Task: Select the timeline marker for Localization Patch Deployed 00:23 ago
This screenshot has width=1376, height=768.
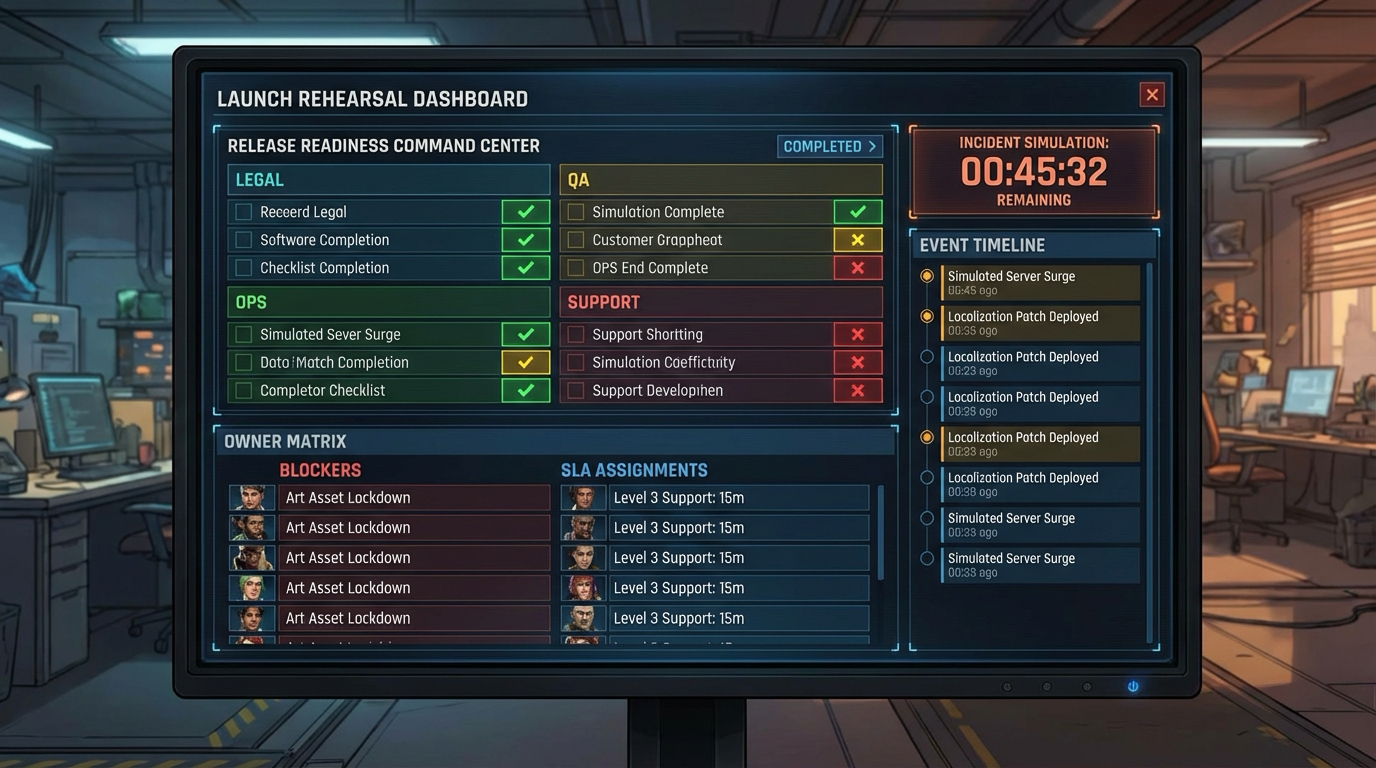Action: 927,356
